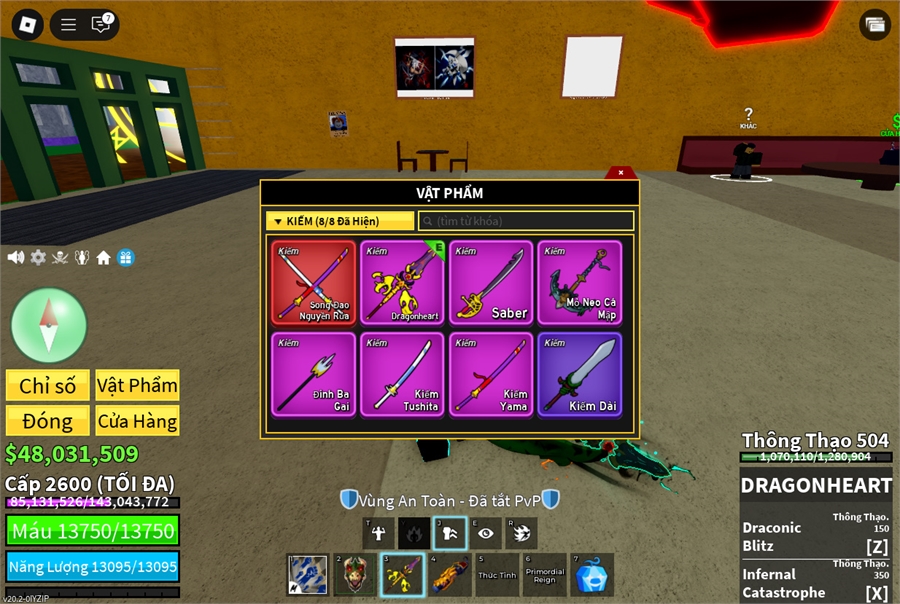
Task: Select the Kiếm Yama sword
Action: (491, 374)
